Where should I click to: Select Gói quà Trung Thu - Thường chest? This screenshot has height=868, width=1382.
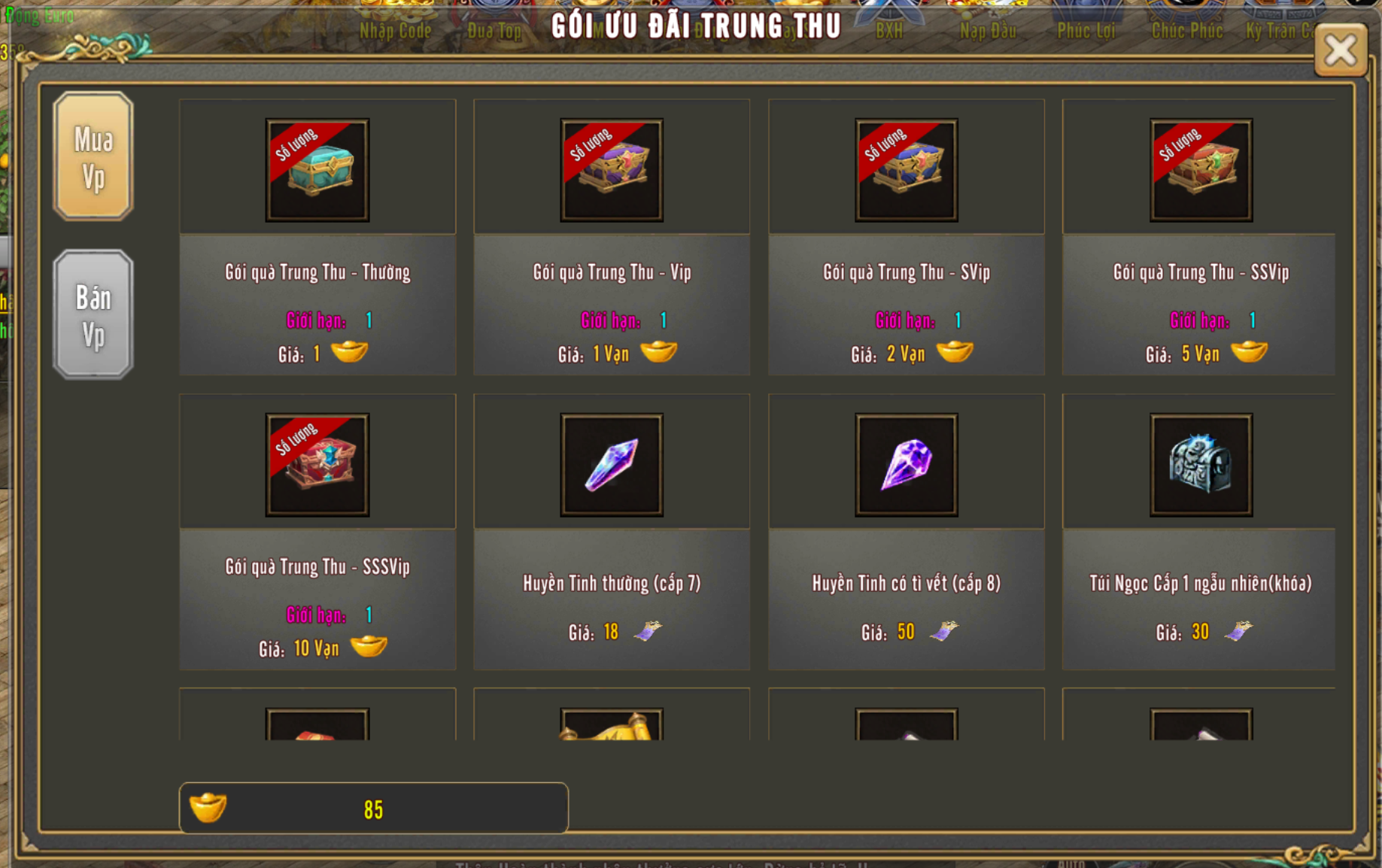pos(317,170)
